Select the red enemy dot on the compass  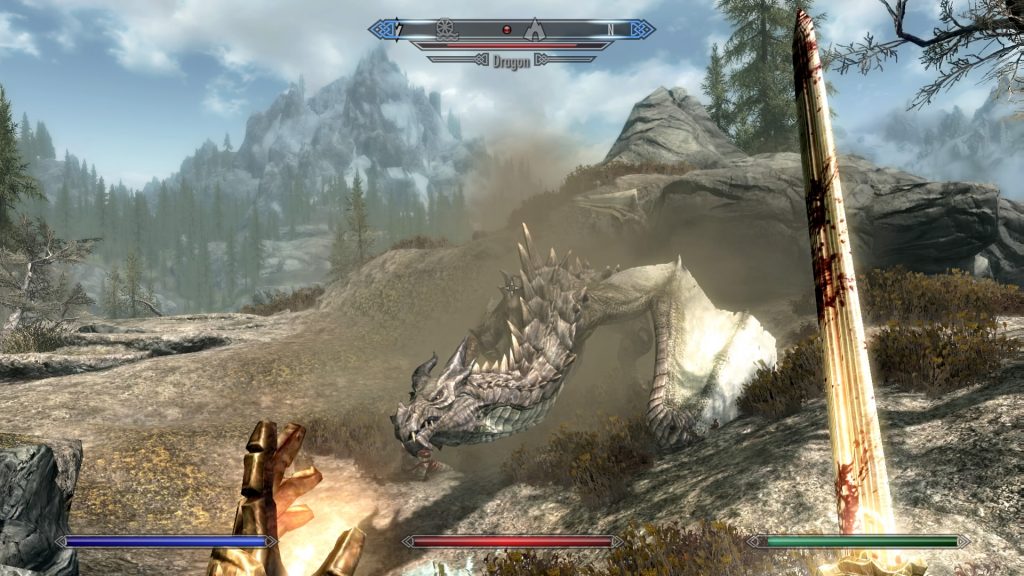tap(506, 29)
